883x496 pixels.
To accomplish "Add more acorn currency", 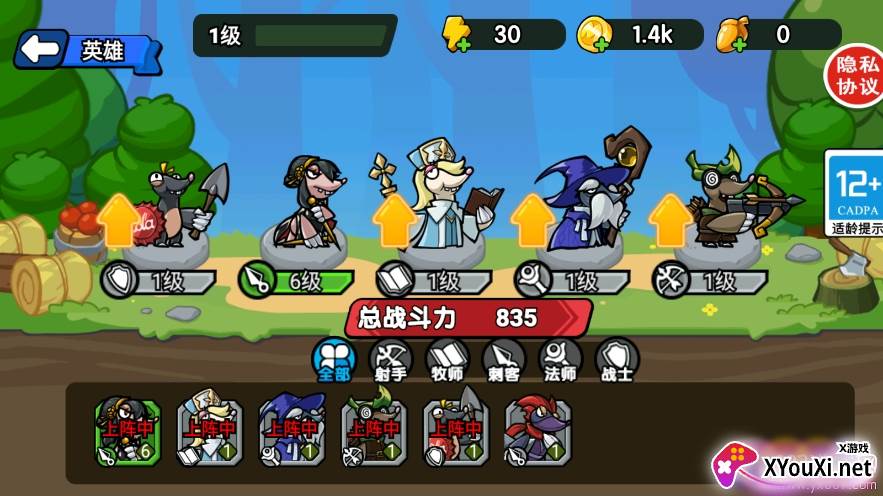I will 733,37.
